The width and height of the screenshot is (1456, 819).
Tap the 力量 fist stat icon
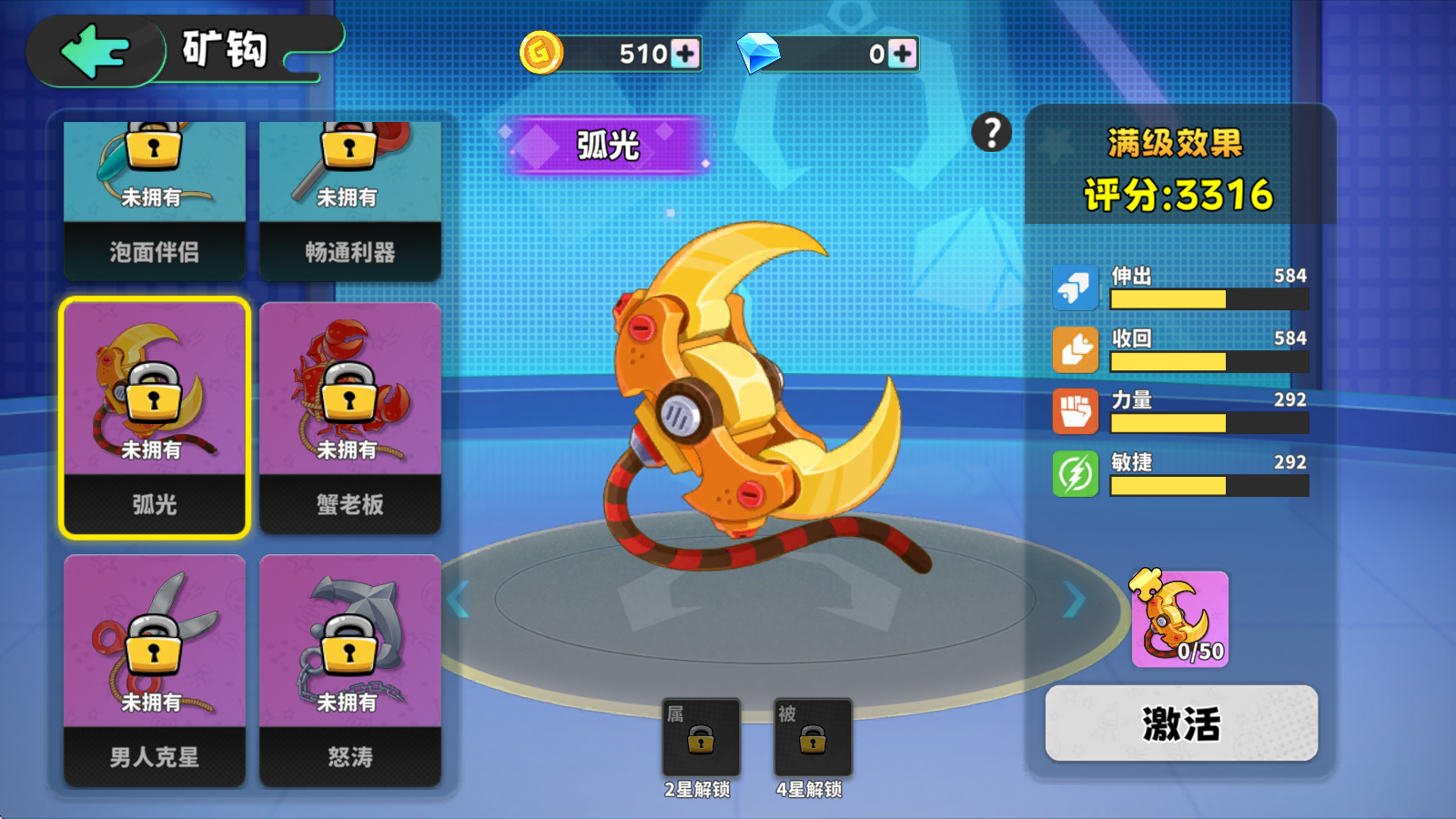click(x=1075, y=410)
